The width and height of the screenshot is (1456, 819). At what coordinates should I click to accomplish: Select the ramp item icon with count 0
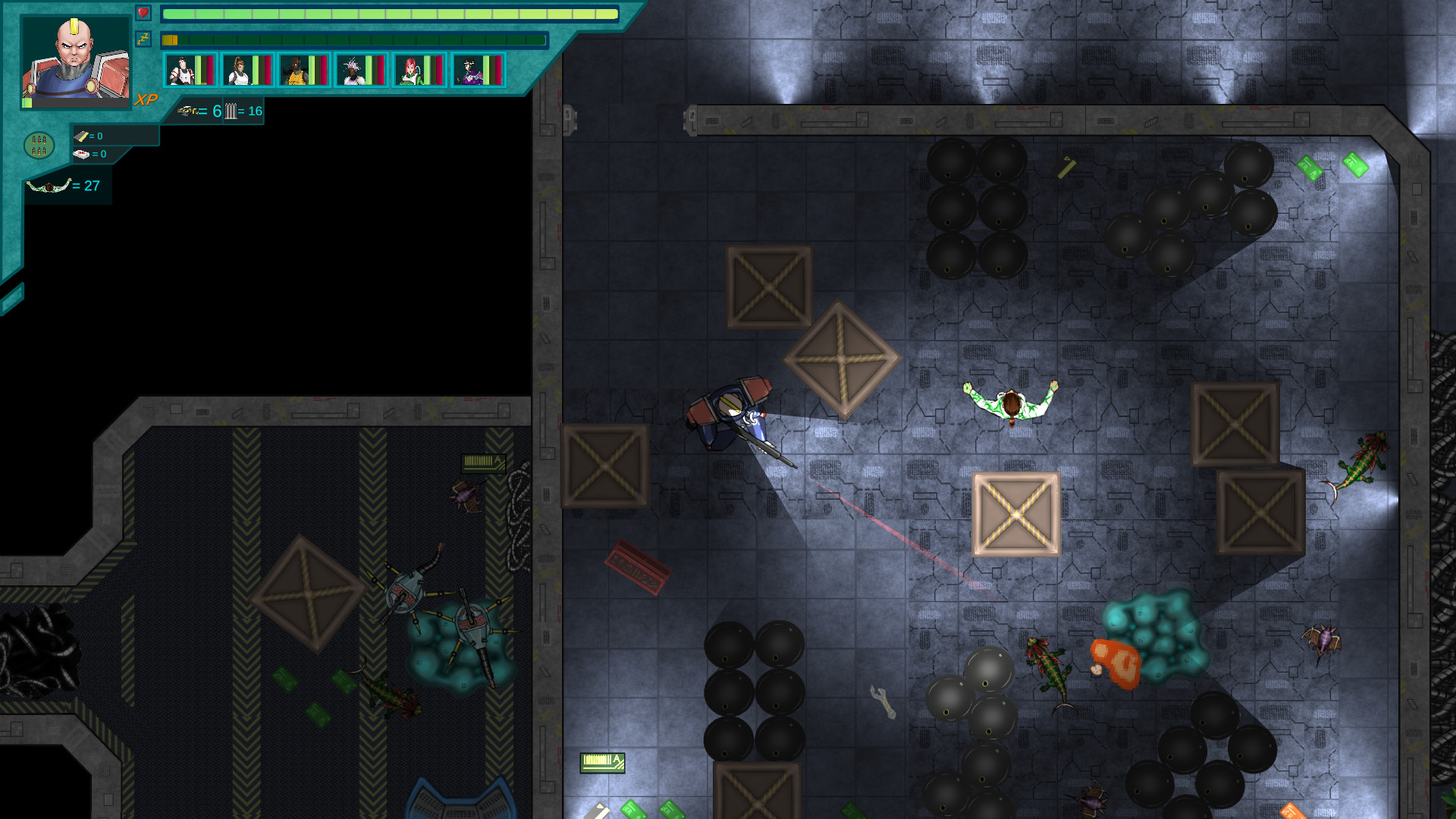(x=80, y=136)
